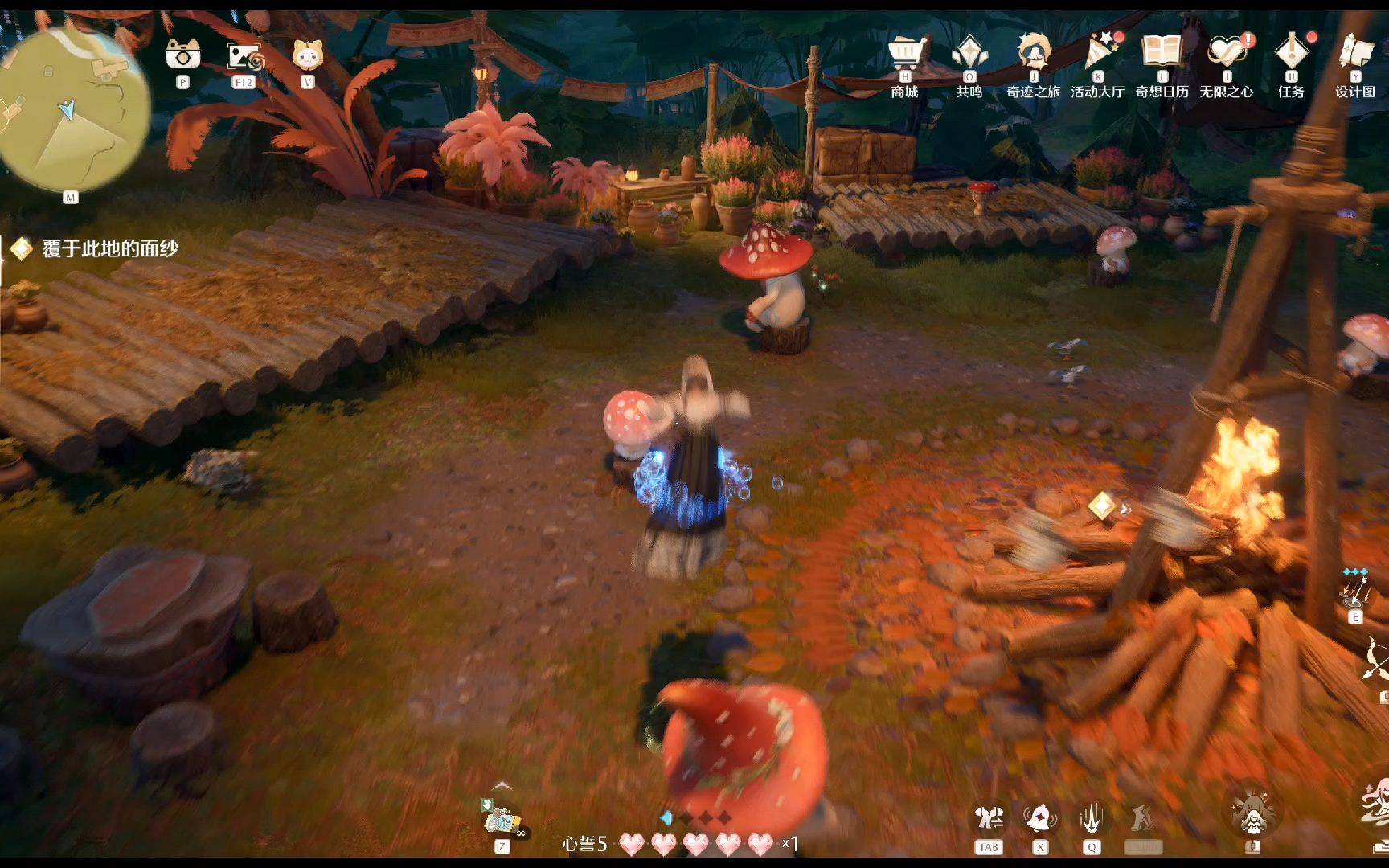Open the 设计图 sketches menu

tap(1355, 54)
